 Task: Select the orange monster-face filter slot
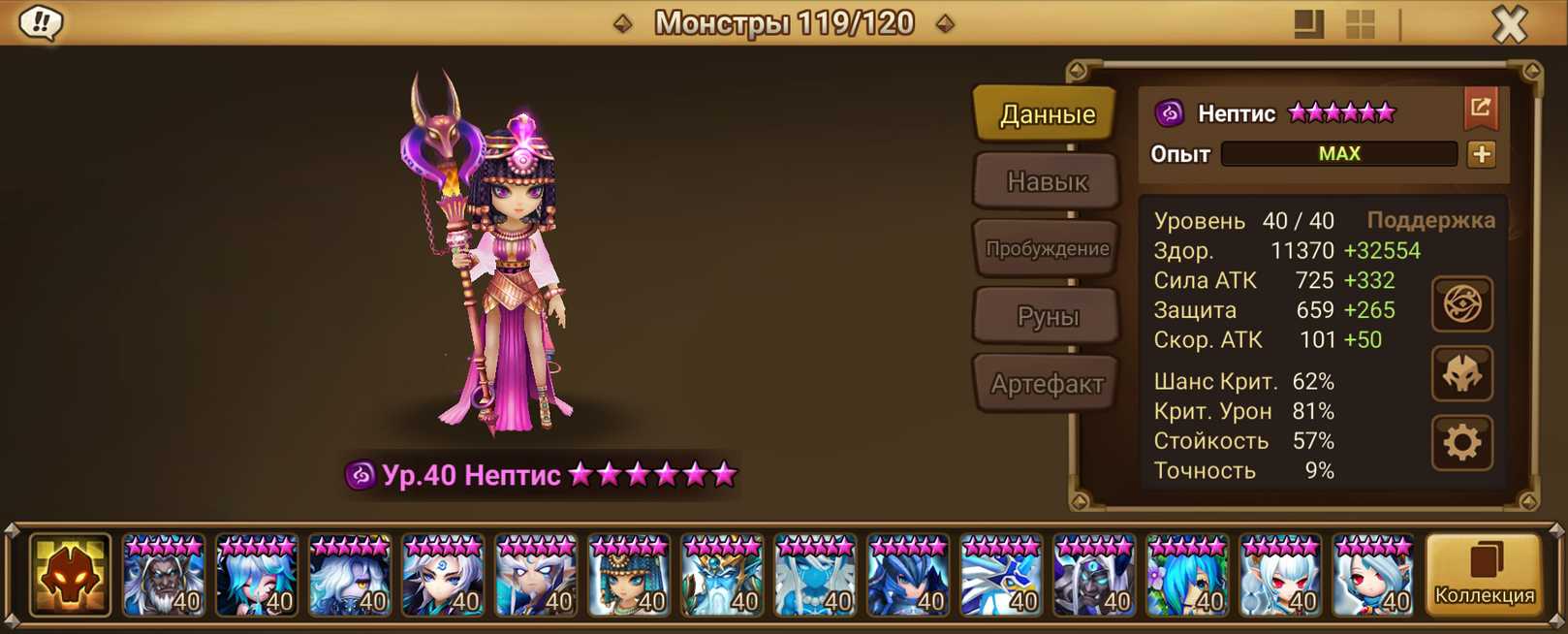(70, 576)
